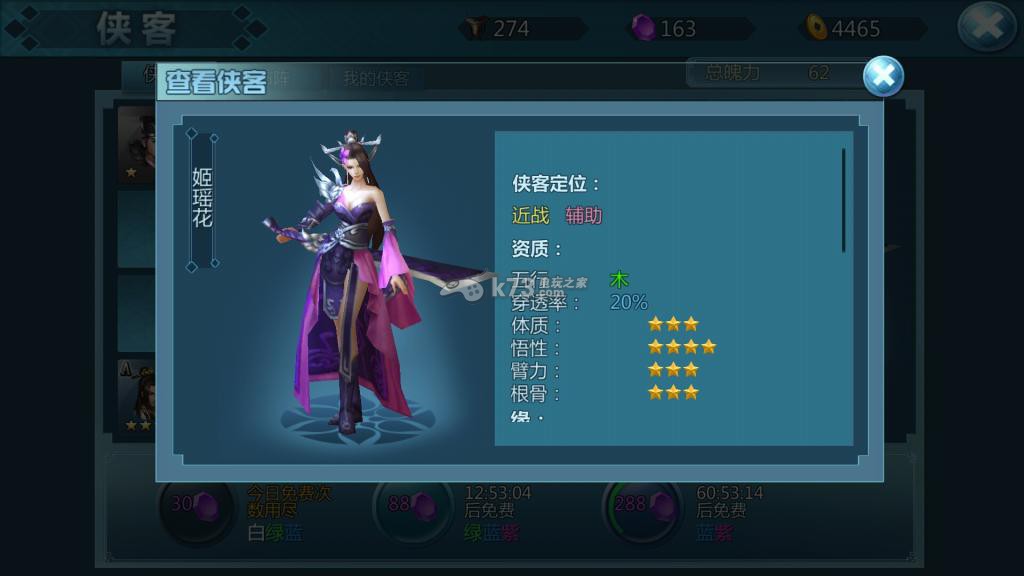This screenshot has width=1024, height=576.
Task: Recruit using the 88 gem button
Action: pos(412,506)
